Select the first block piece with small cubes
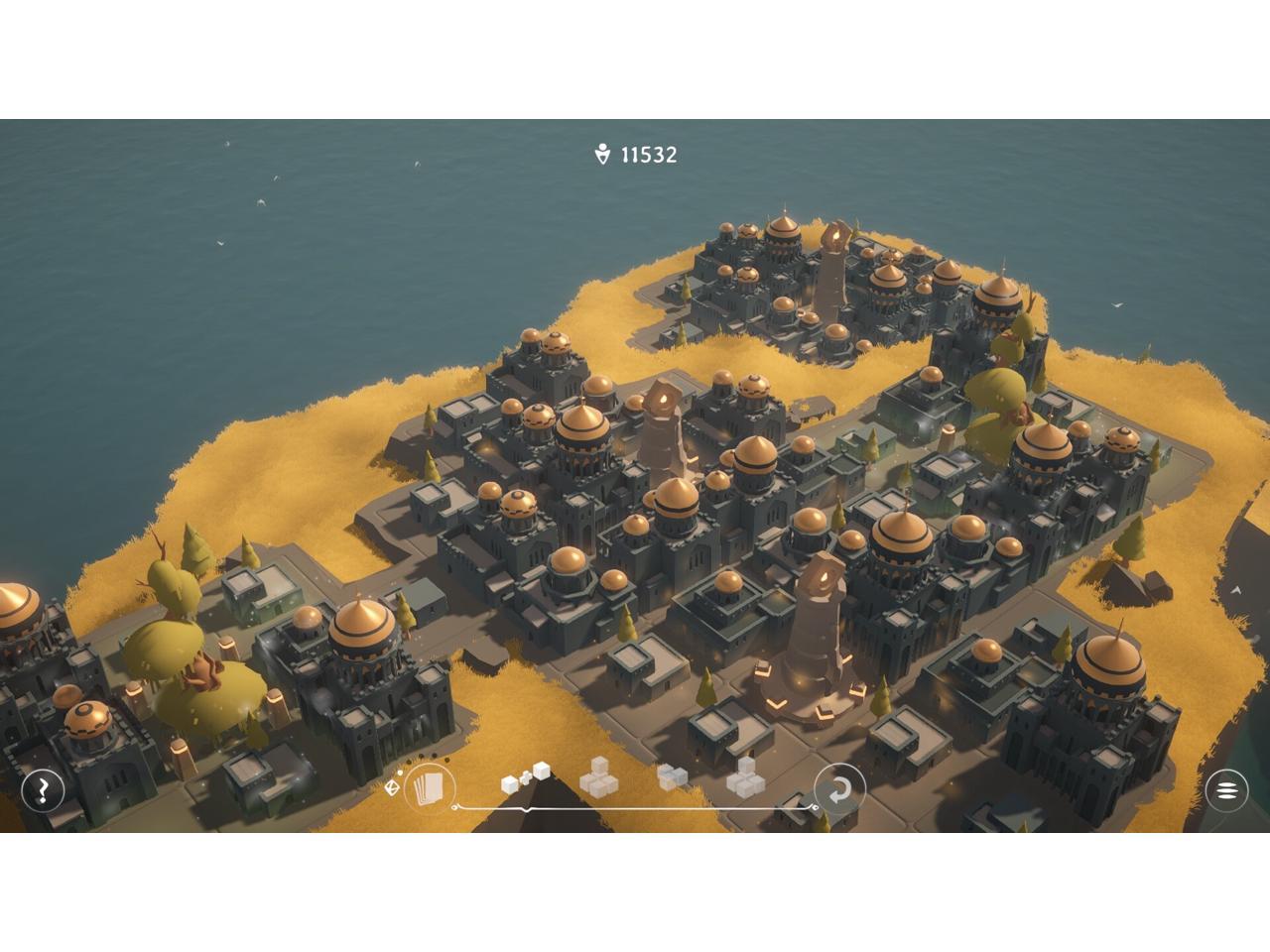This screenshot has height=952, width=1270. [x=525, y=778]
